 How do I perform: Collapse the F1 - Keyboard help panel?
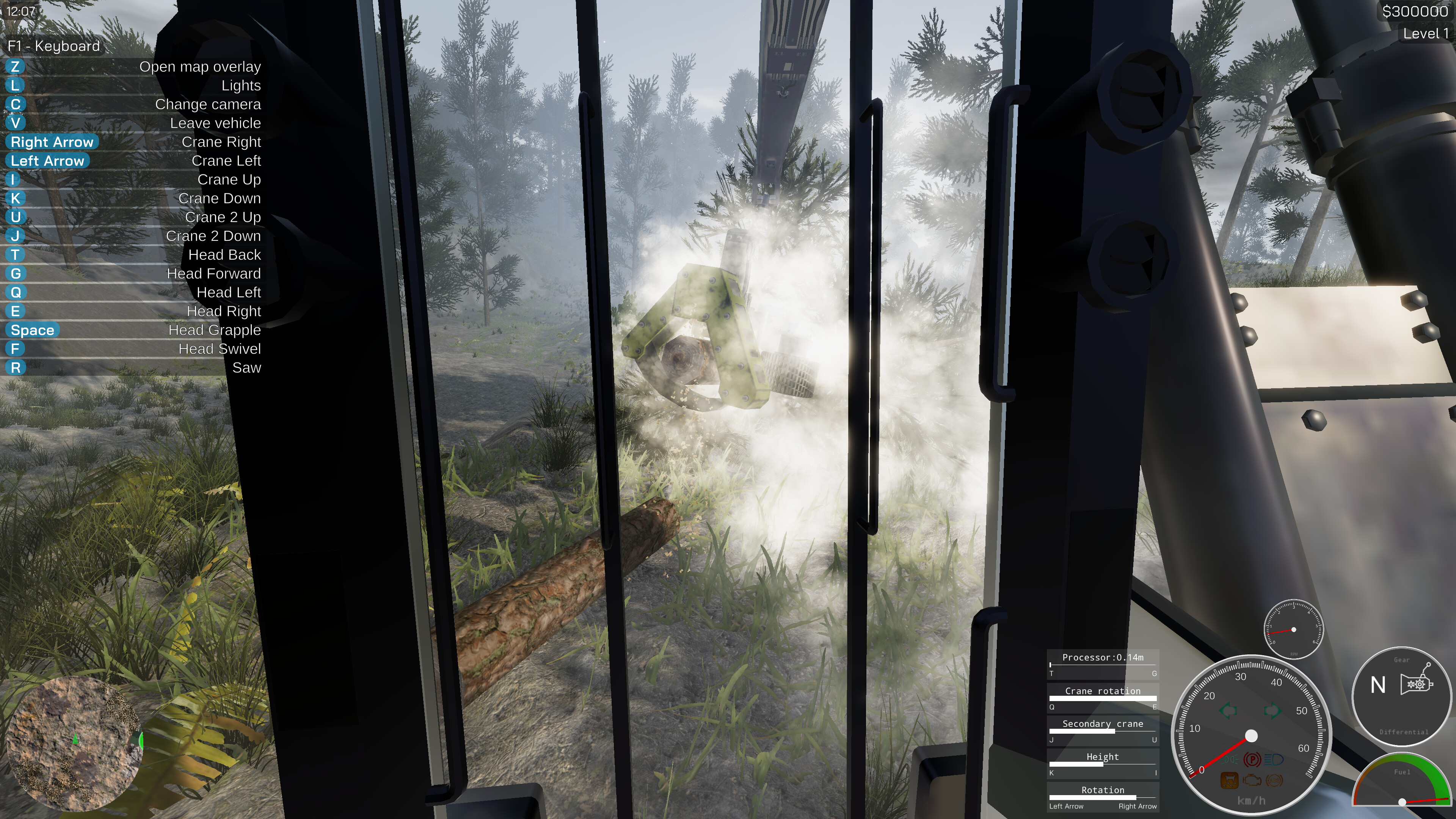(54, 46)
